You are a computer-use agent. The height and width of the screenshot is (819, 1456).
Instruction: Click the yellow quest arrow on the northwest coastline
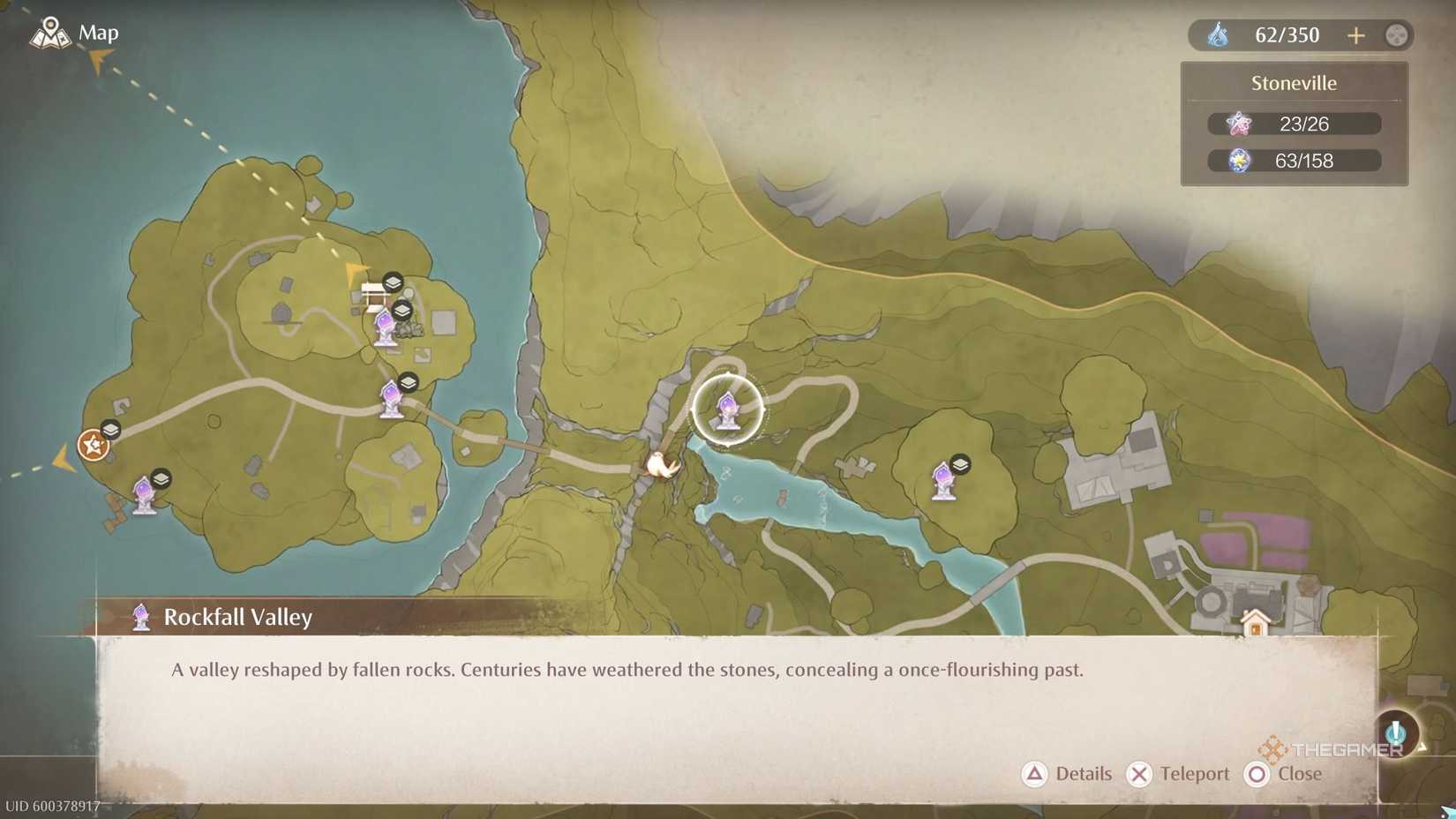(x=95, y=62)
